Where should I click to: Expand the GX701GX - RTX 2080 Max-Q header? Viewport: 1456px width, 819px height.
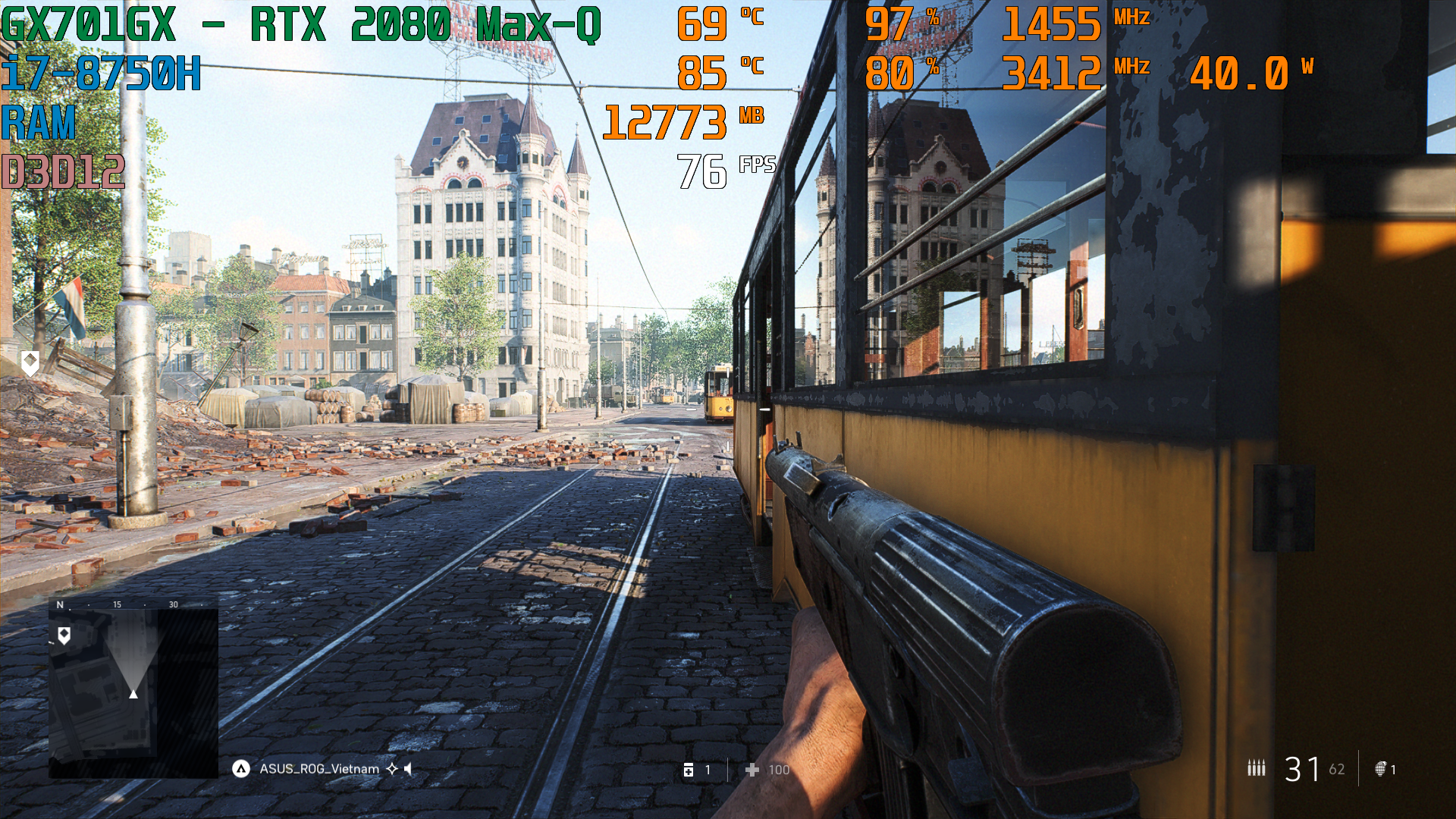point(300,22)
